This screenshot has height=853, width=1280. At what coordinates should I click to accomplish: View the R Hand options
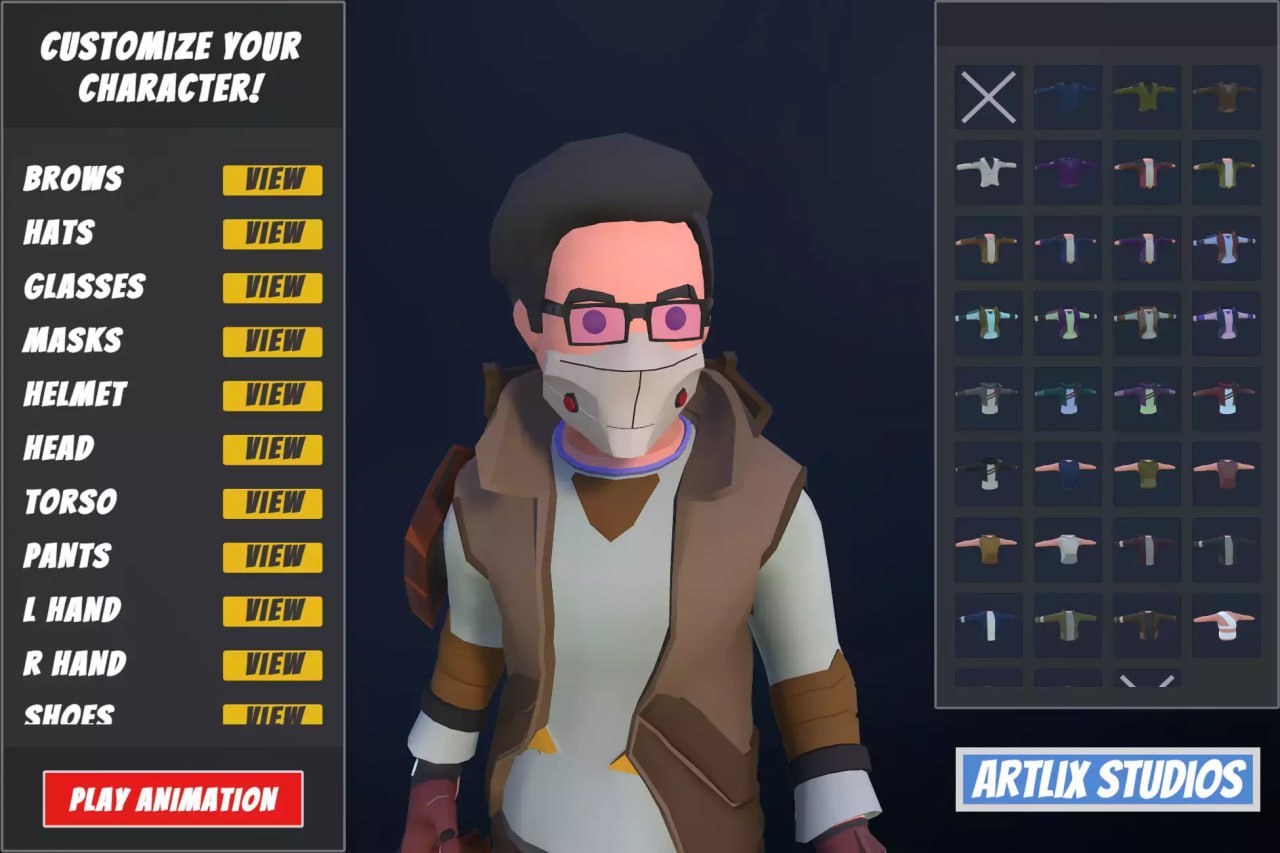pyautogui.click(x=272, y=665)
